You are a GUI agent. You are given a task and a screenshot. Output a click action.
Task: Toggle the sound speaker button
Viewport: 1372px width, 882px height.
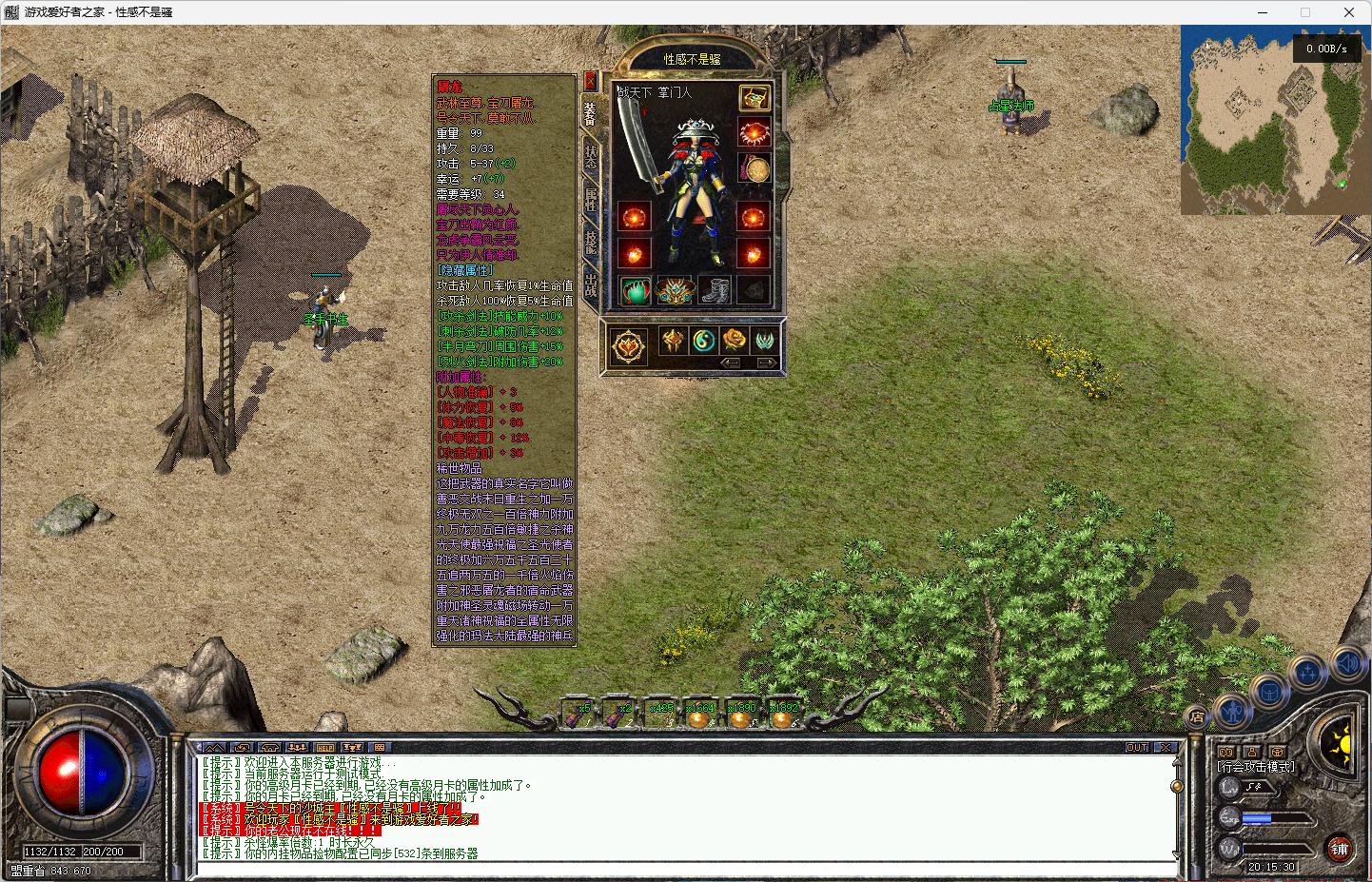click(1348, 661)
